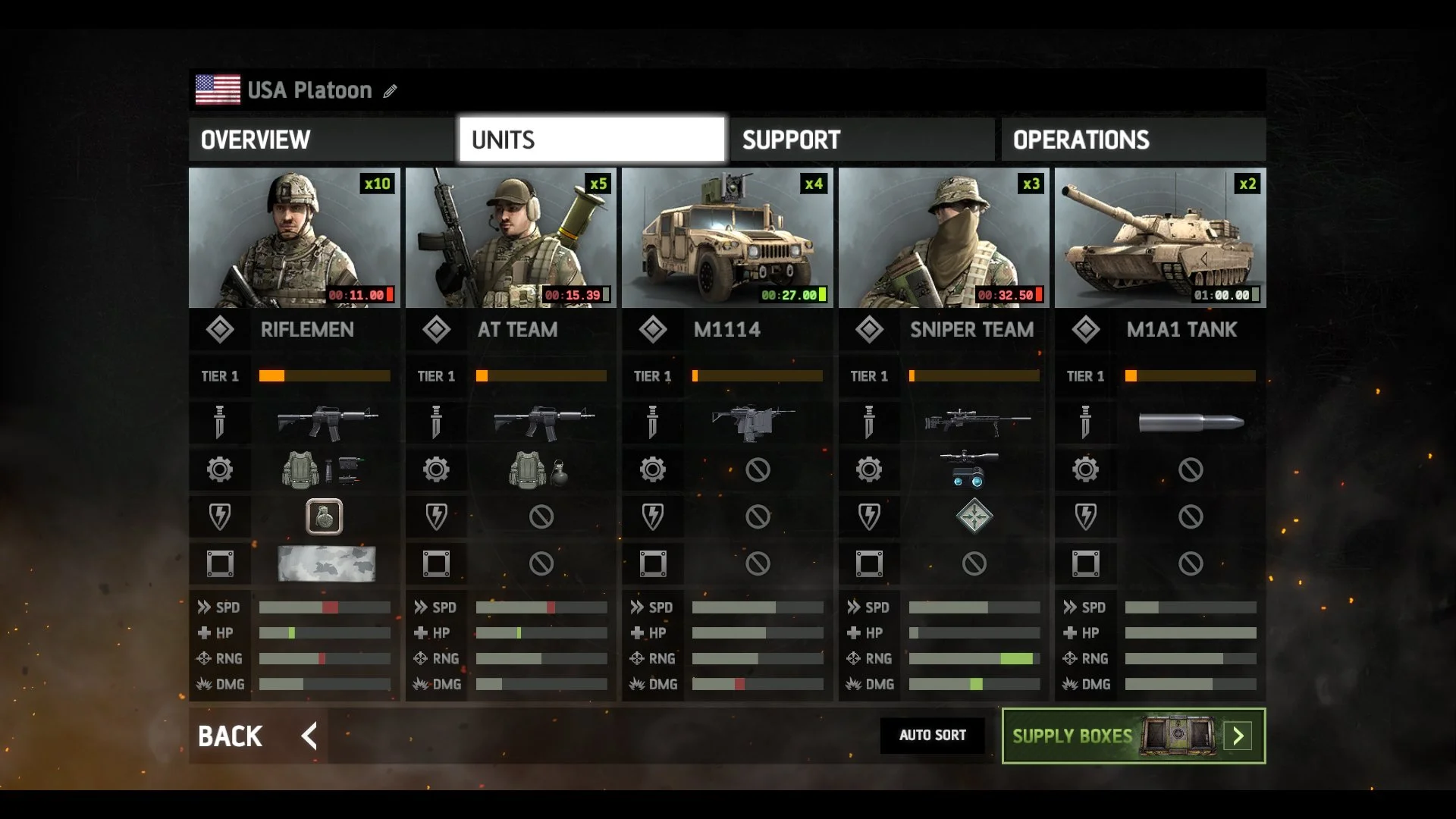The width and height of the screenshot is (1456, 819).
Task: Toggle the marksman perk diamond on Sniper Team
Action: pos(973,516)
